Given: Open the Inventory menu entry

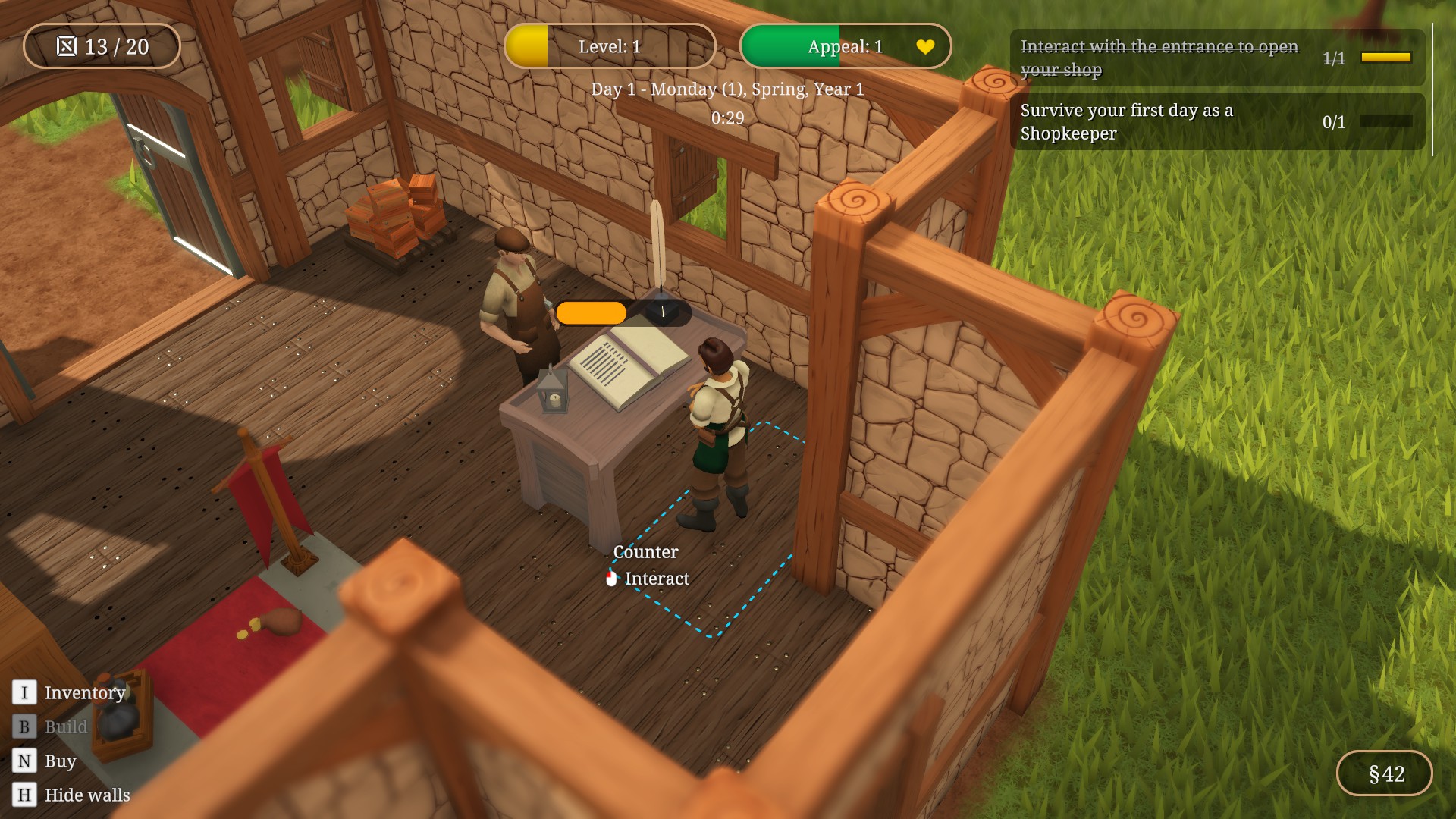Looking at the screenshot, I should point(83,692).
